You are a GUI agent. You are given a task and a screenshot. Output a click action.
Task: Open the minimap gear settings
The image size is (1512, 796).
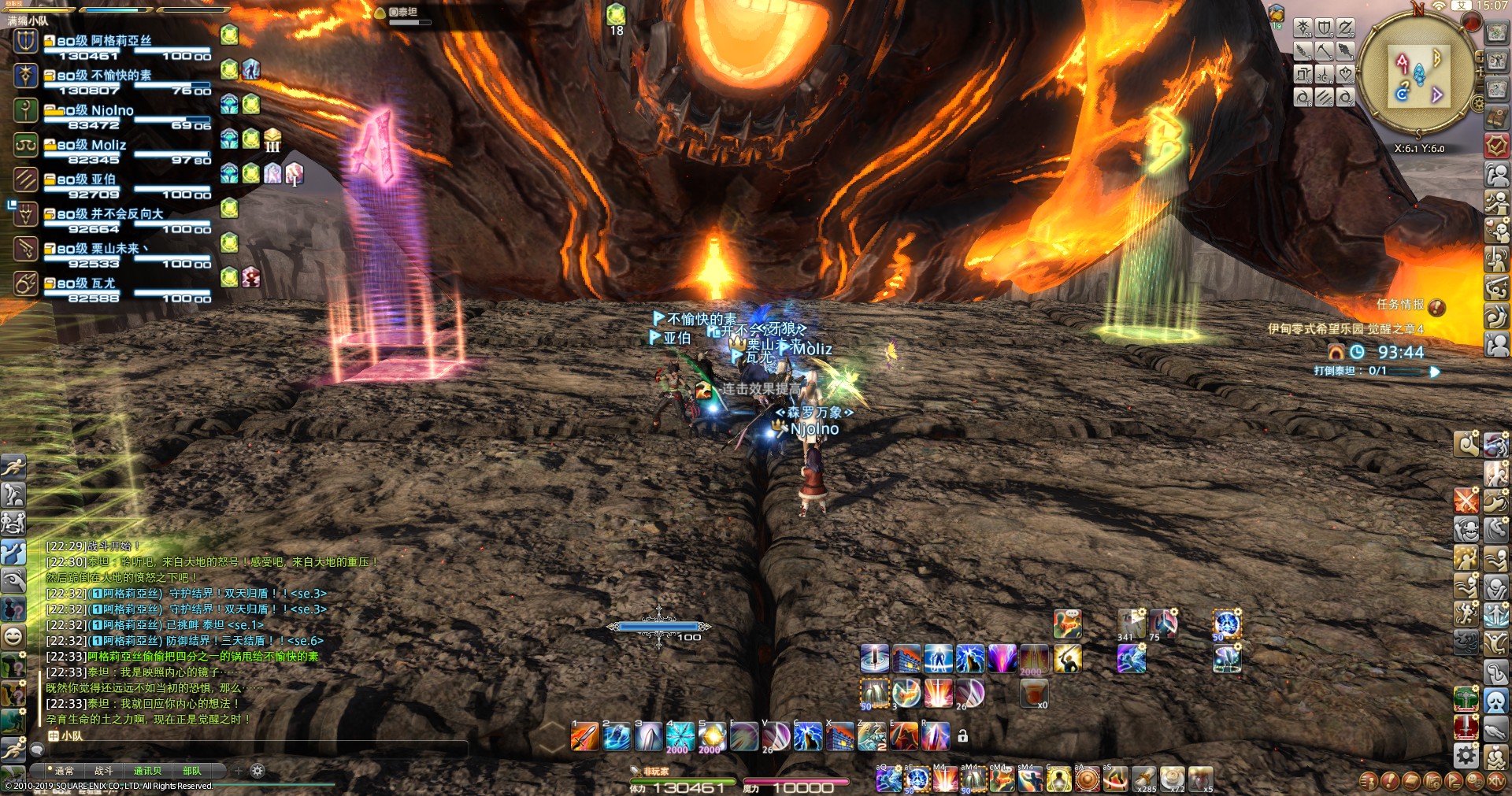pos(1478,103)
